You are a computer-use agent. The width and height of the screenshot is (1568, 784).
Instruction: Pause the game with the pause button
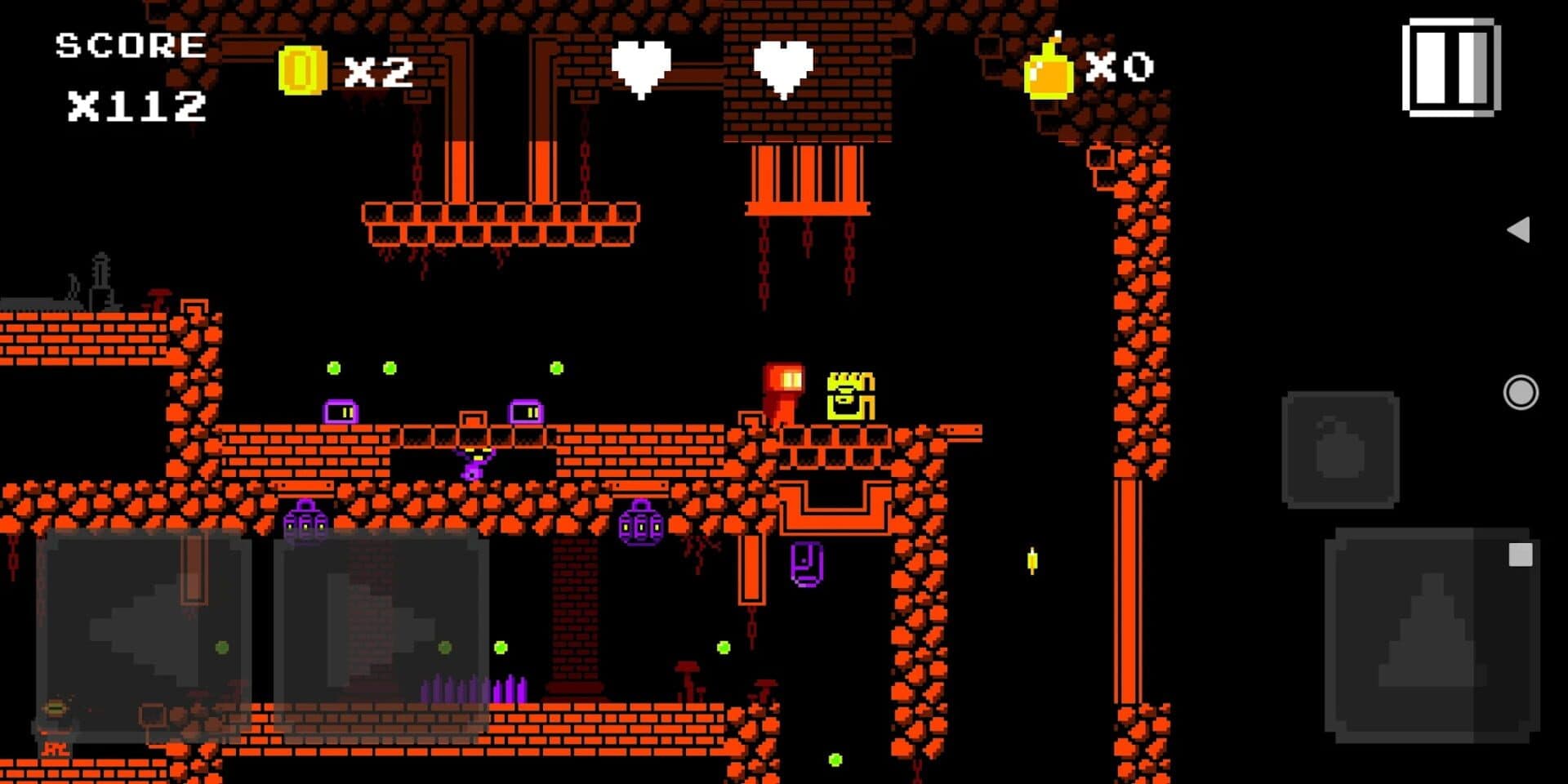click(x=1451, y=68)
